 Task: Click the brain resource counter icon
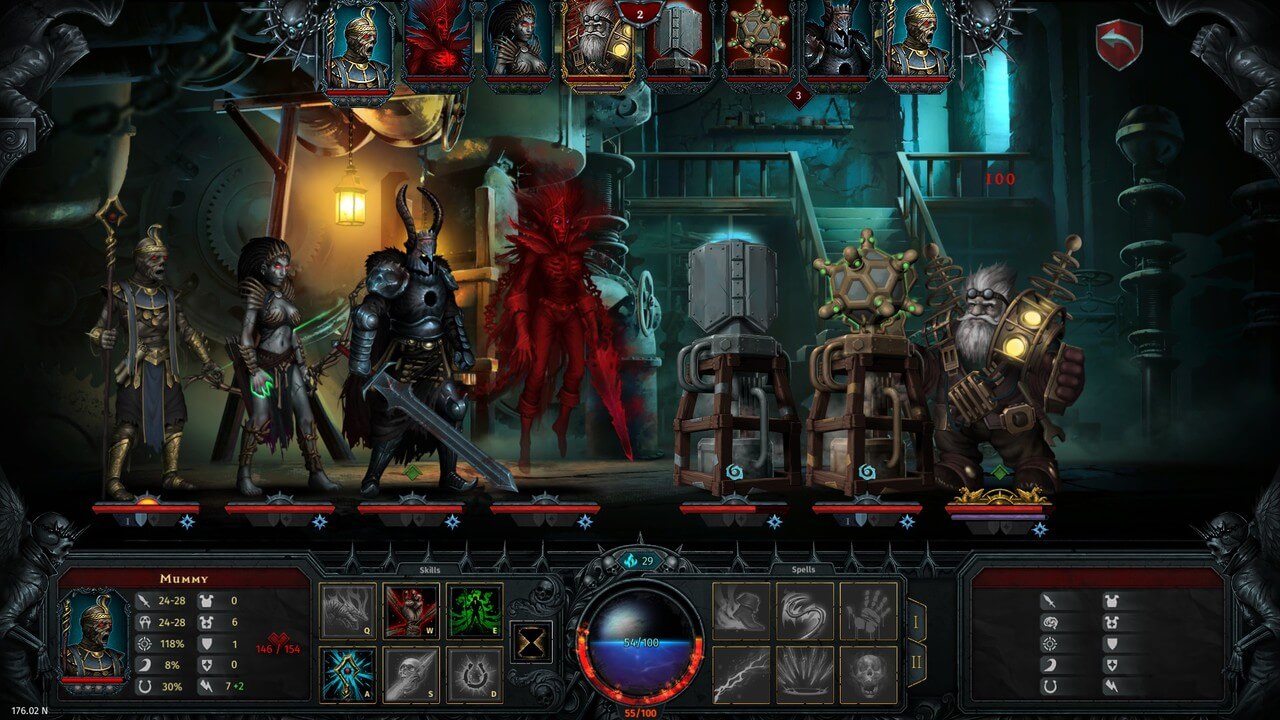pos(630,561)
